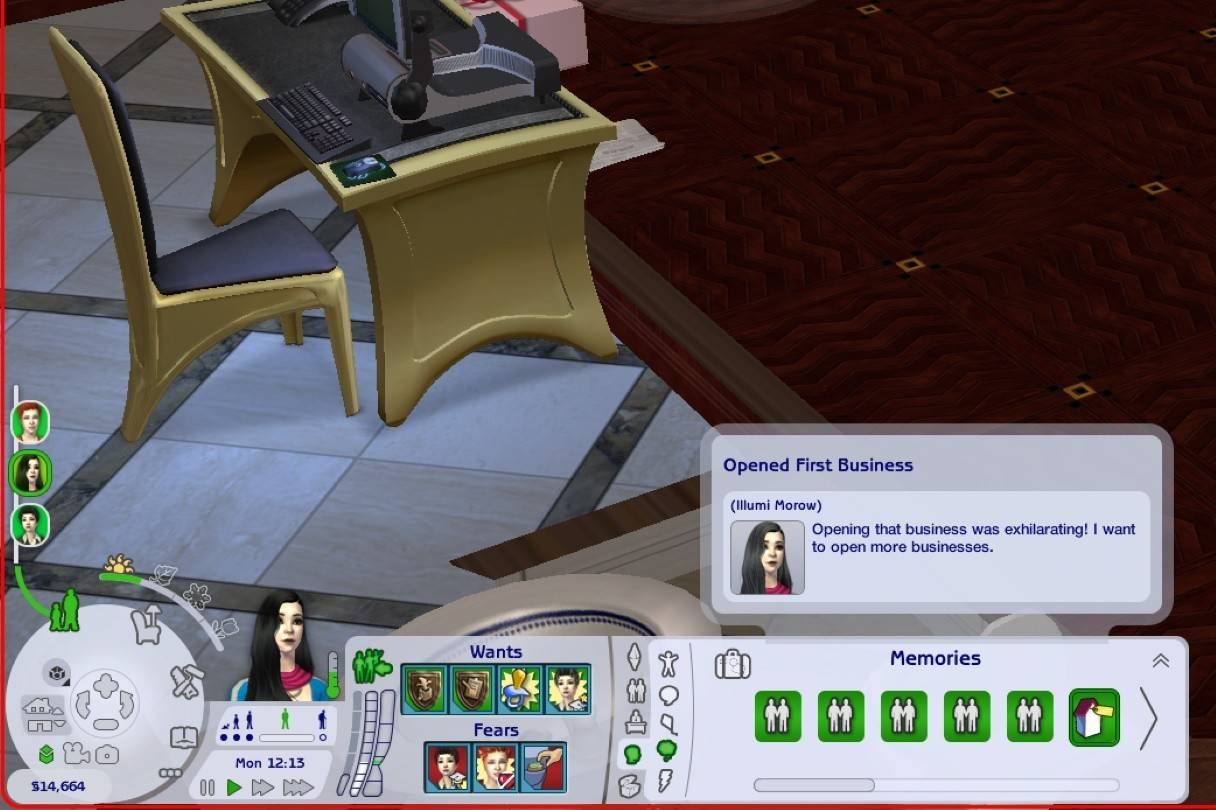Pause the game
Image resolution: width=1216 pixels, height=810 pixels.
[x=208, y=788]
